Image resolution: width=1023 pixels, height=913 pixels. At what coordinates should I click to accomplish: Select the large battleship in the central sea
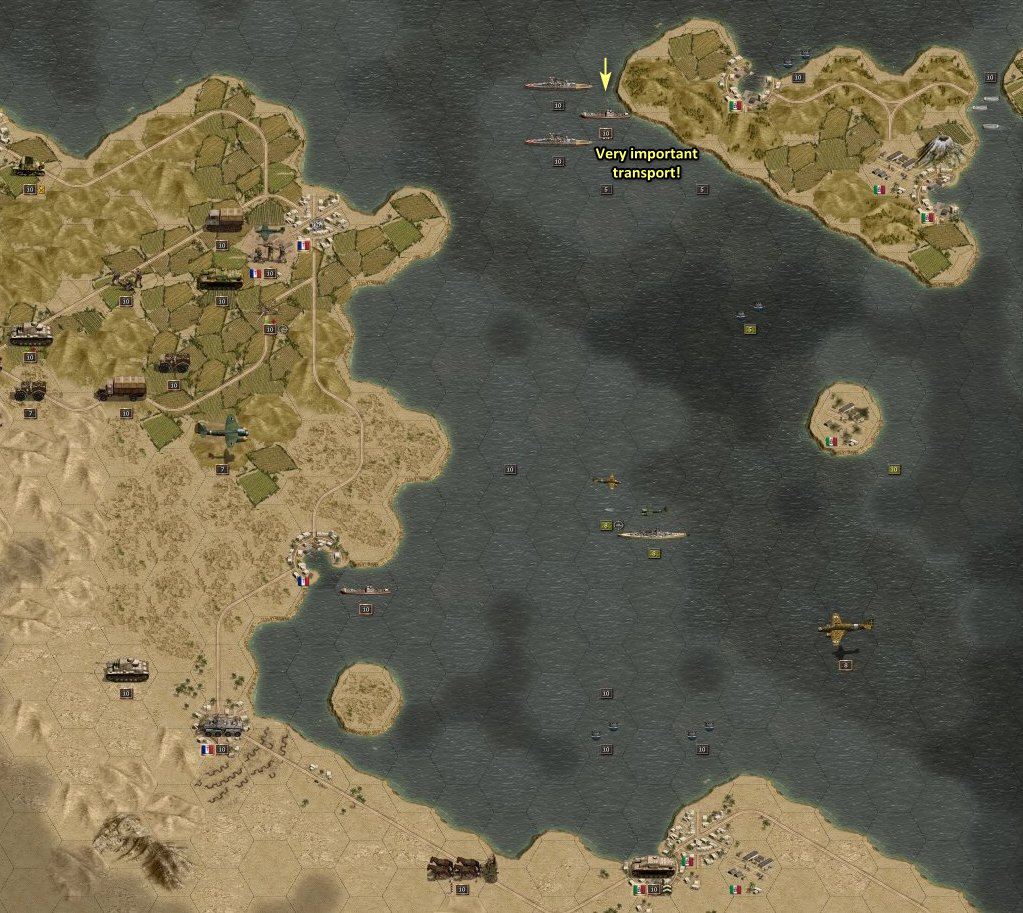(x=652, y=534)
